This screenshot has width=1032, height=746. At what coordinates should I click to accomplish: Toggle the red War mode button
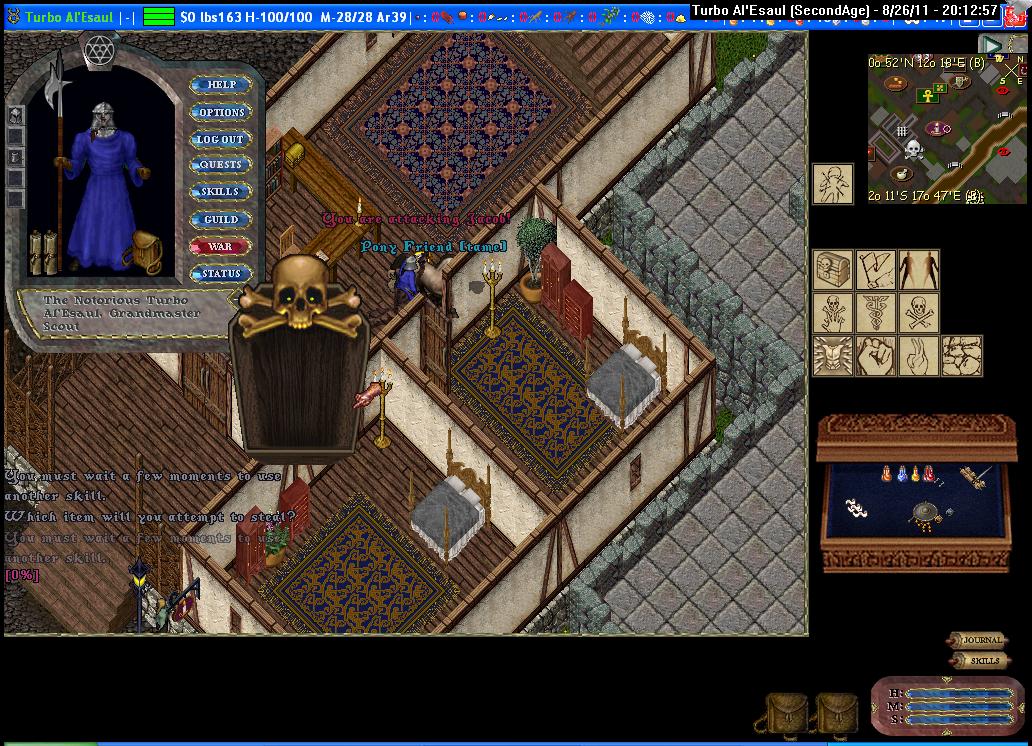tap(221, 246)
